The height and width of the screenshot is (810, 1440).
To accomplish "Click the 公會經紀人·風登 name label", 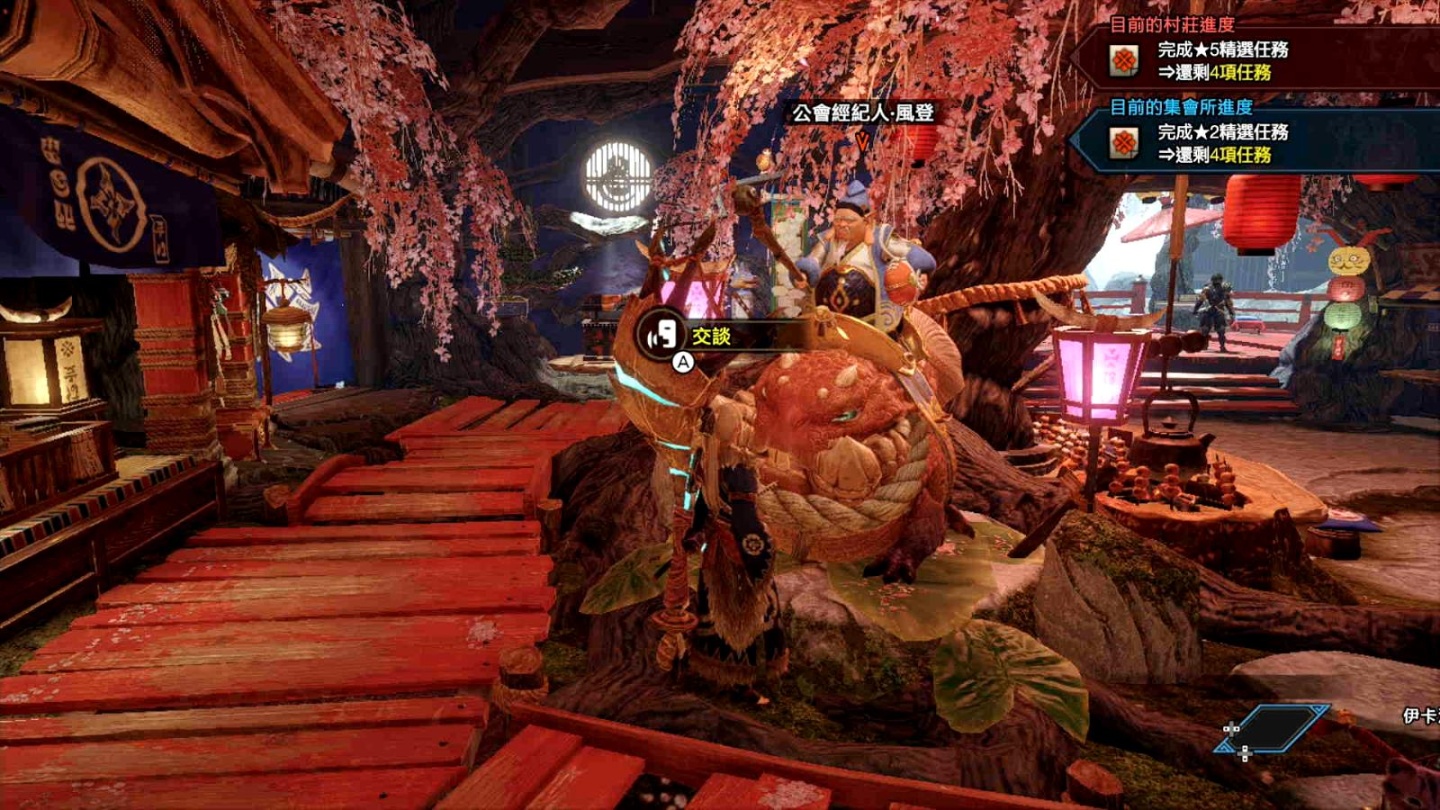I will [863, 113].
